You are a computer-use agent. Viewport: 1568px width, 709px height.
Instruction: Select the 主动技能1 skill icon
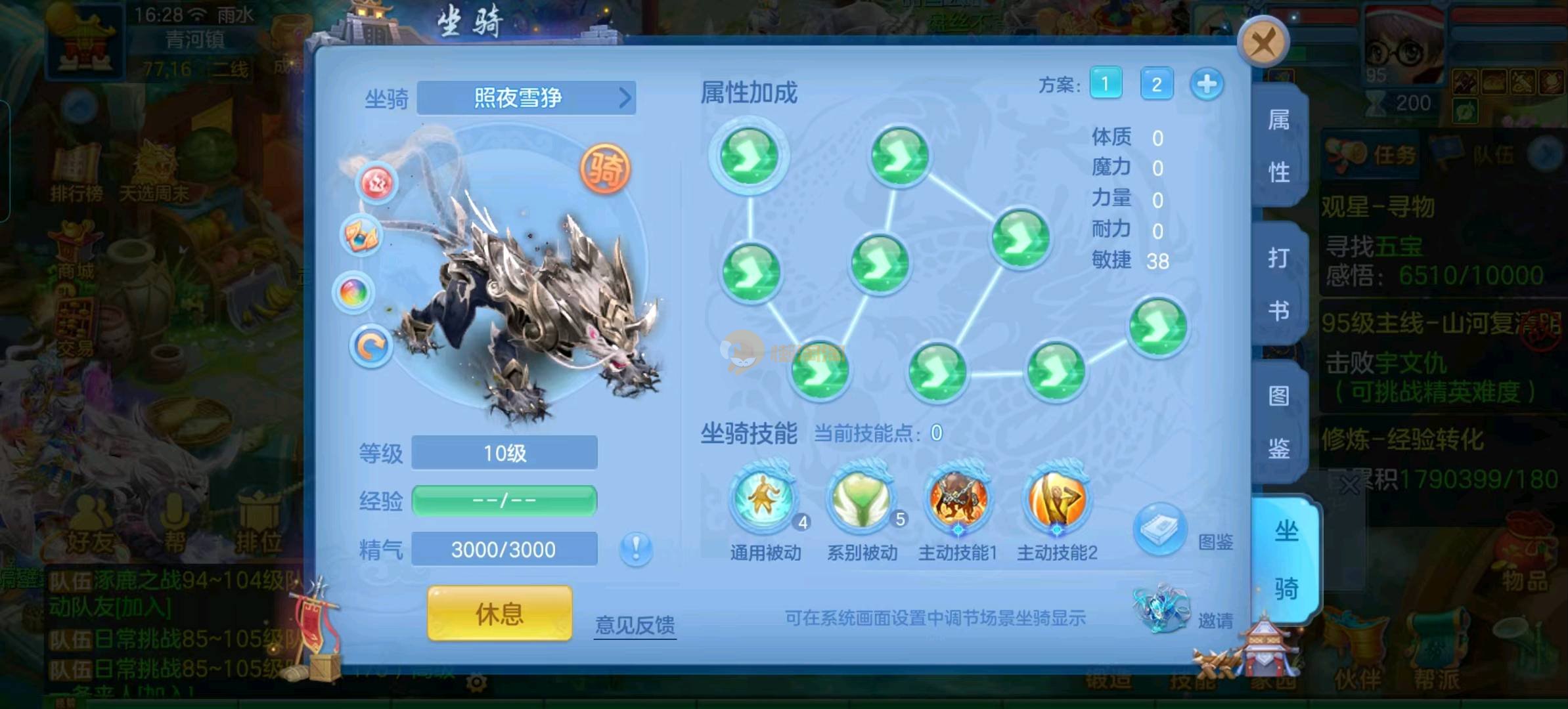click(958, 499)
